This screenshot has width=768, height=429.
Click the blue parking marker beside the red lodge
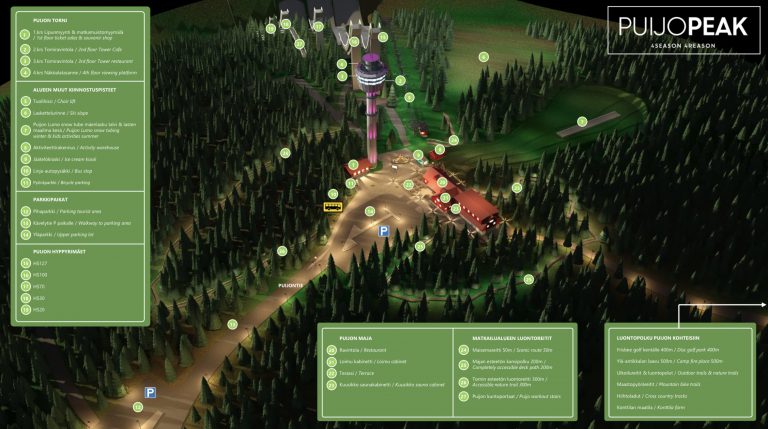383,231
